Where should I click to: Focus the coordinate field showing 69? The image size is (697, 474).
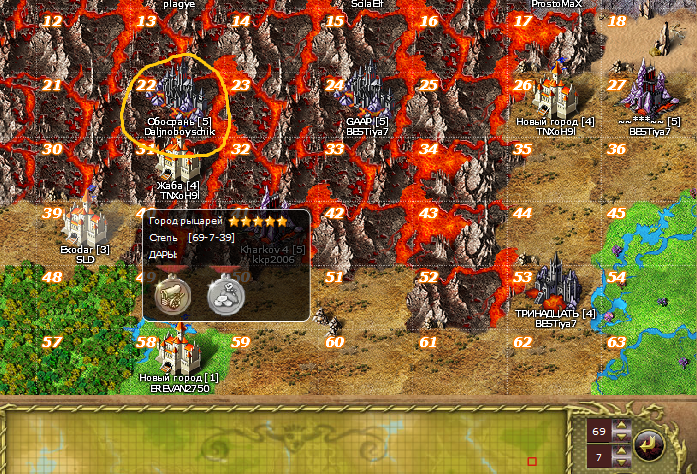point(597,431)
